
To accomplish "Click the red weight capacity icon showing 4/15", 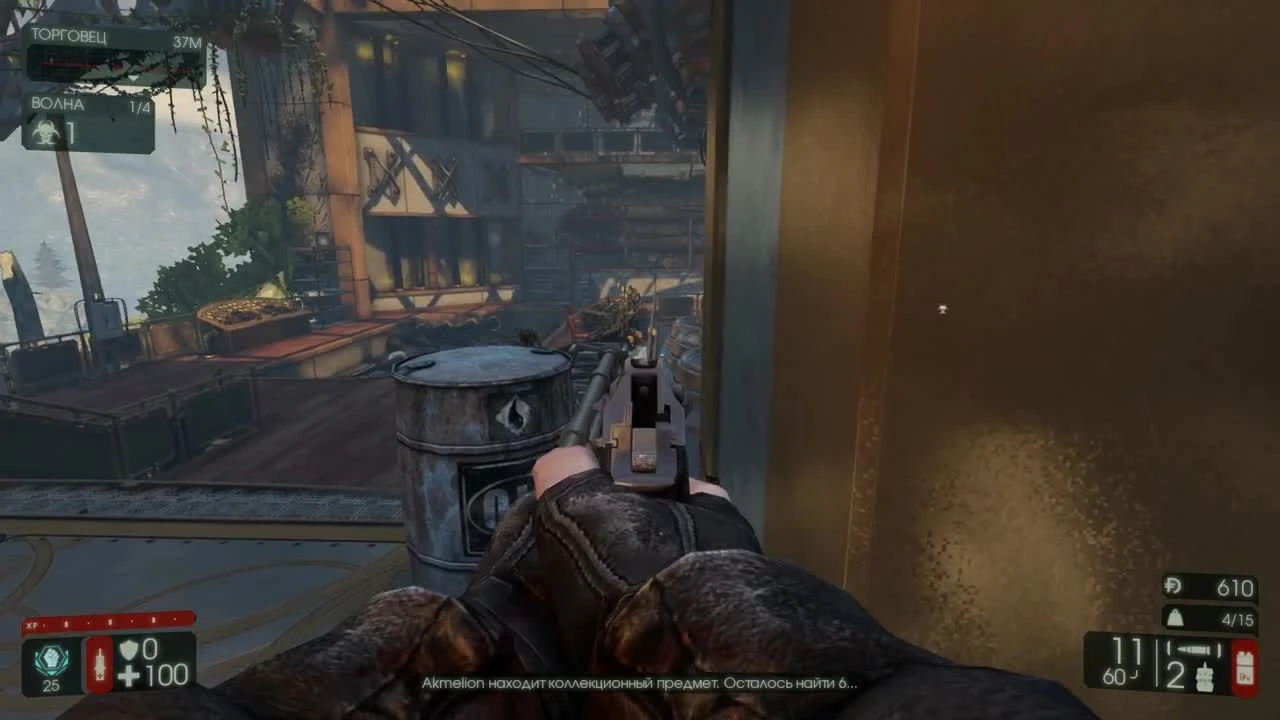I will point(1176,618).
